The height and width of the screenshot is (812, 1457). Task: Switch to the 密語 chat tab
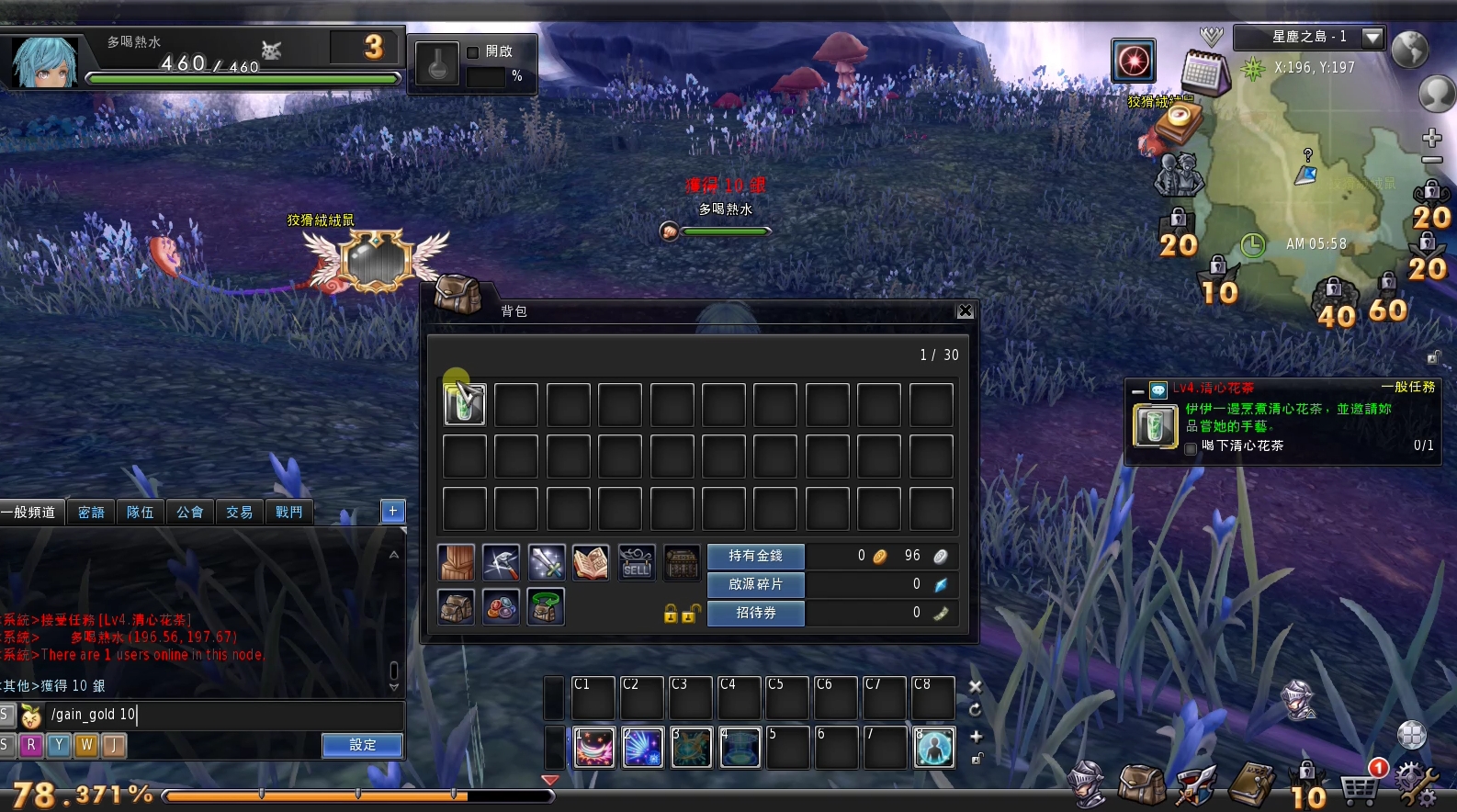click(x=91, y=512)
